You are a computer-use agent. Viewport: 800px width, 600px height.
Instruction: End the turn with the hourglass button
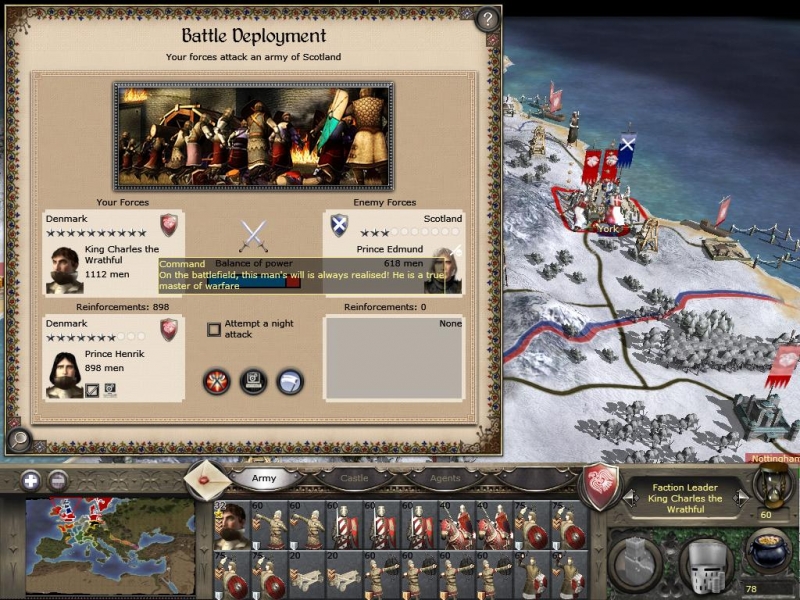tap(771, 484)
